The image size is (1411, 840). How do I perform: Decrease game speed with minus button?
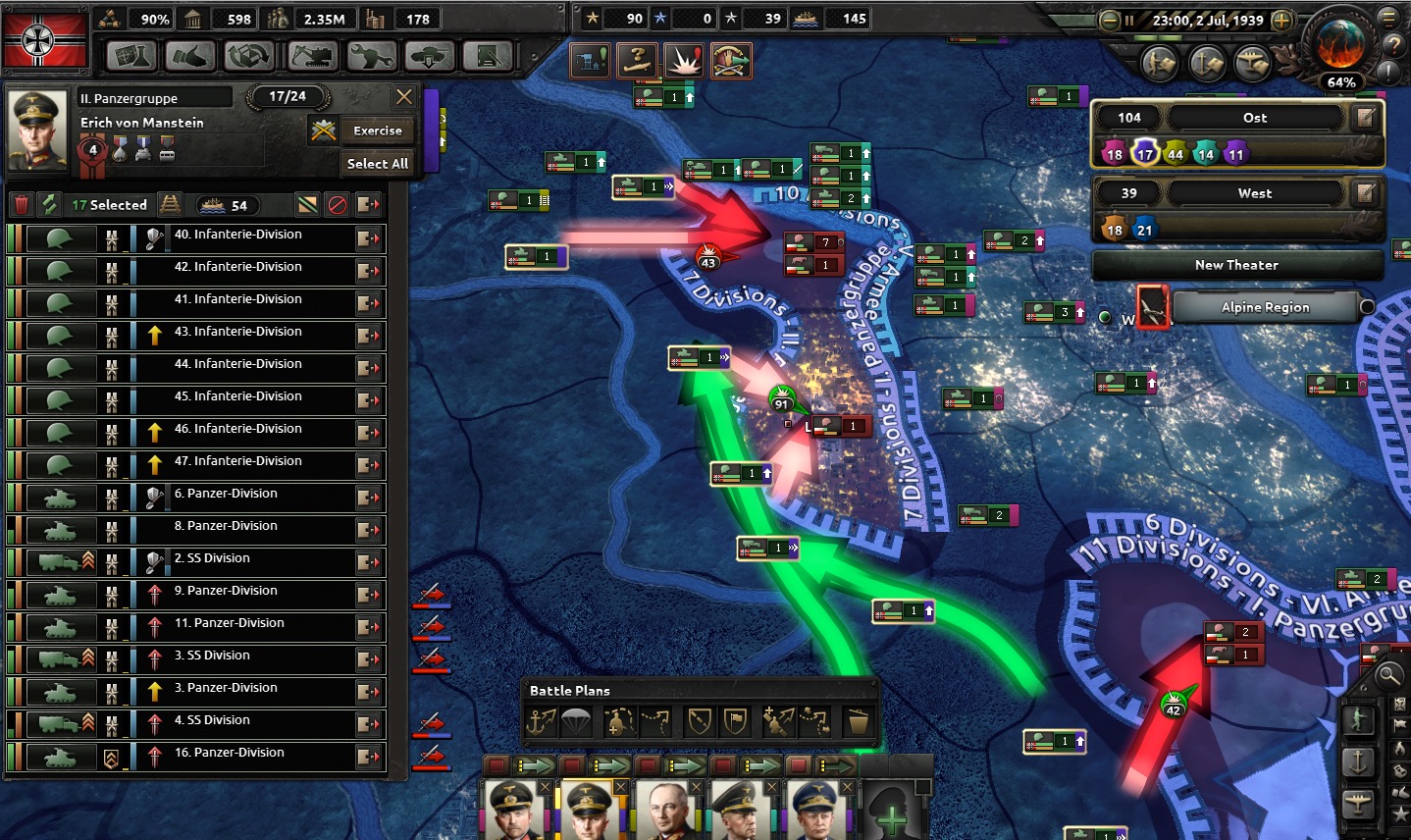(1110, 21)
